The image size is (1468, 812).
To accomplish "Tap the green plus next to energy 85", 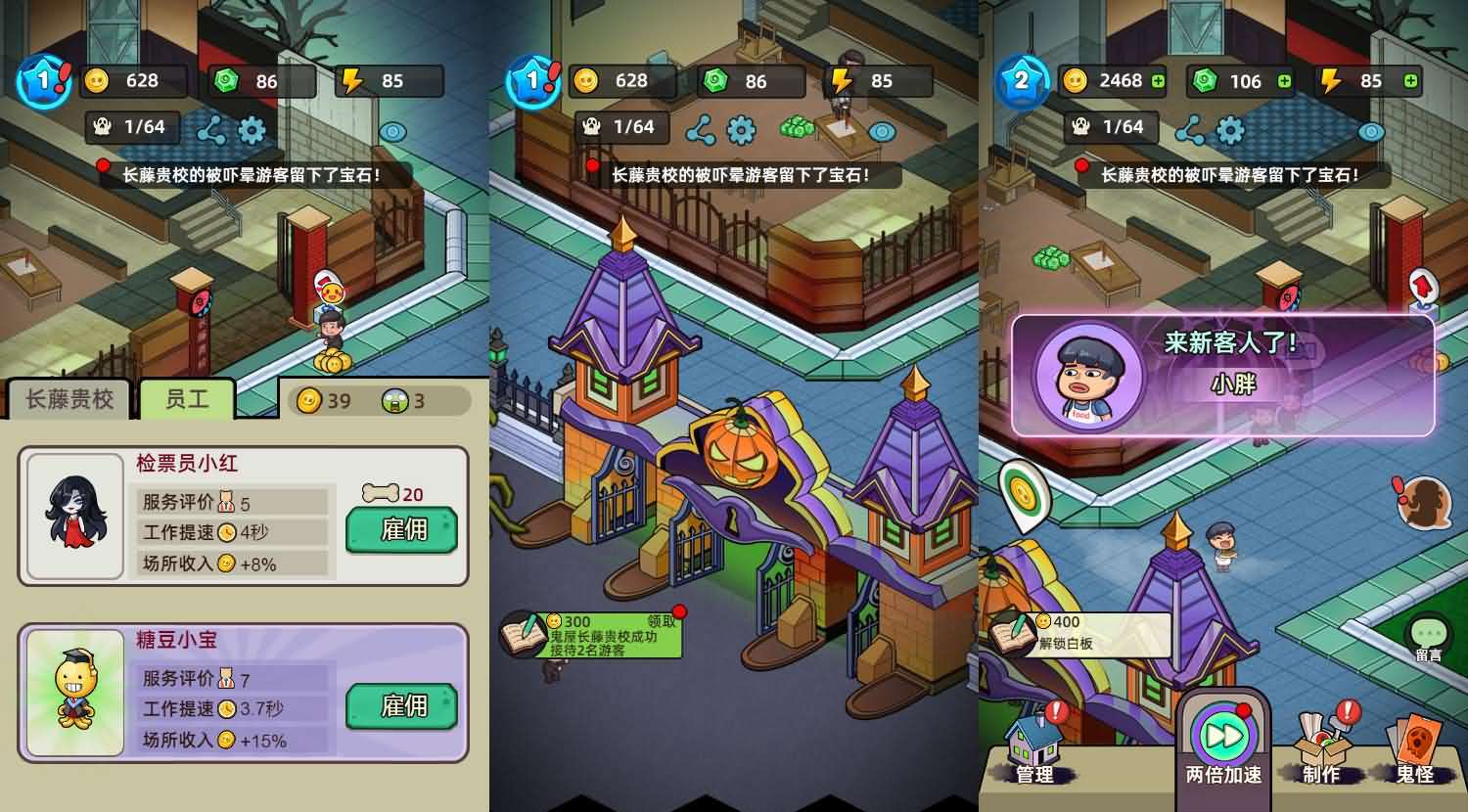I will (x=1410, y=81).
